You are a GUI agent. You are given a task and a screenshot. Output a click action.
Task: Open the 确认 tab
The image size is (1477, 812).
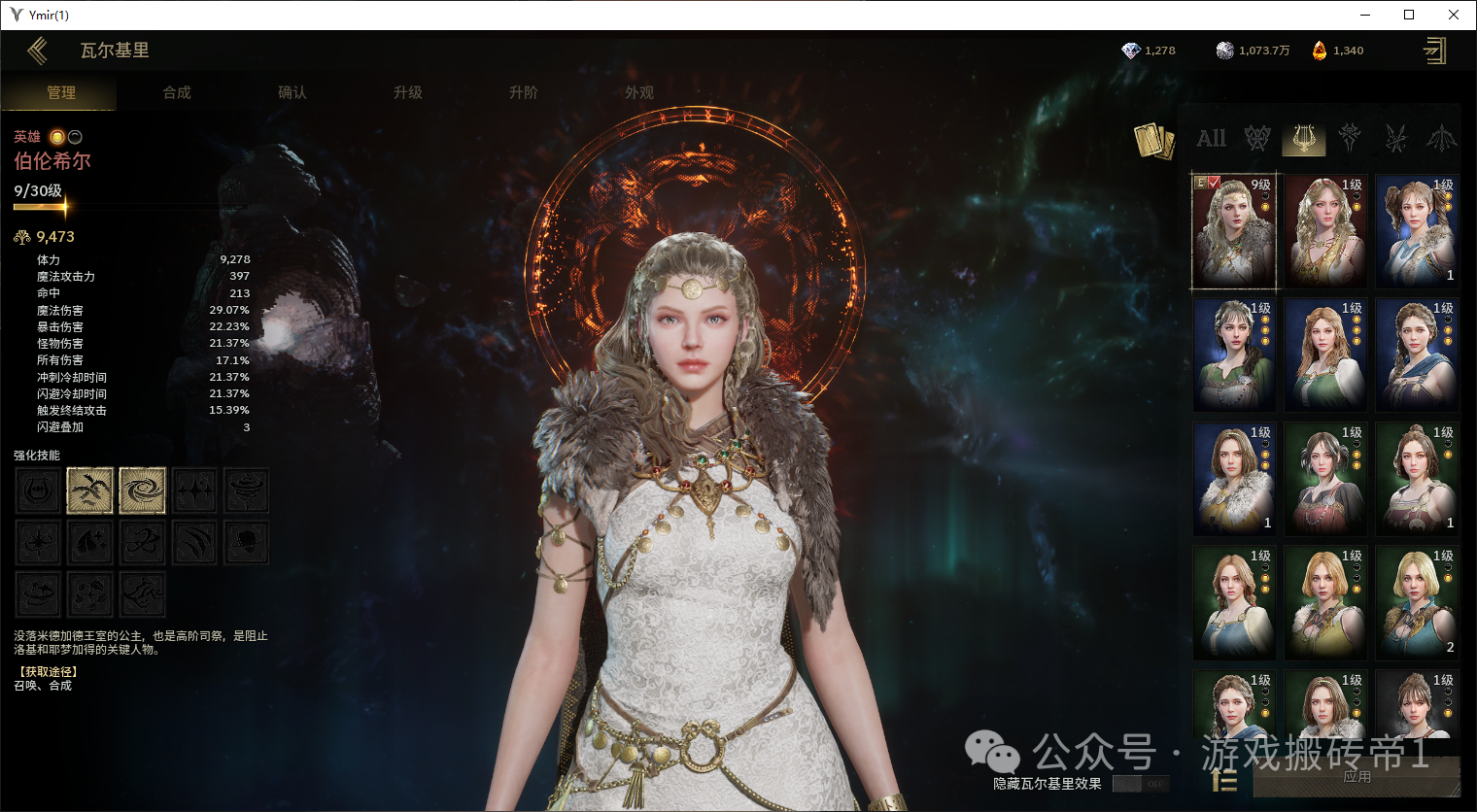[292, 92]
